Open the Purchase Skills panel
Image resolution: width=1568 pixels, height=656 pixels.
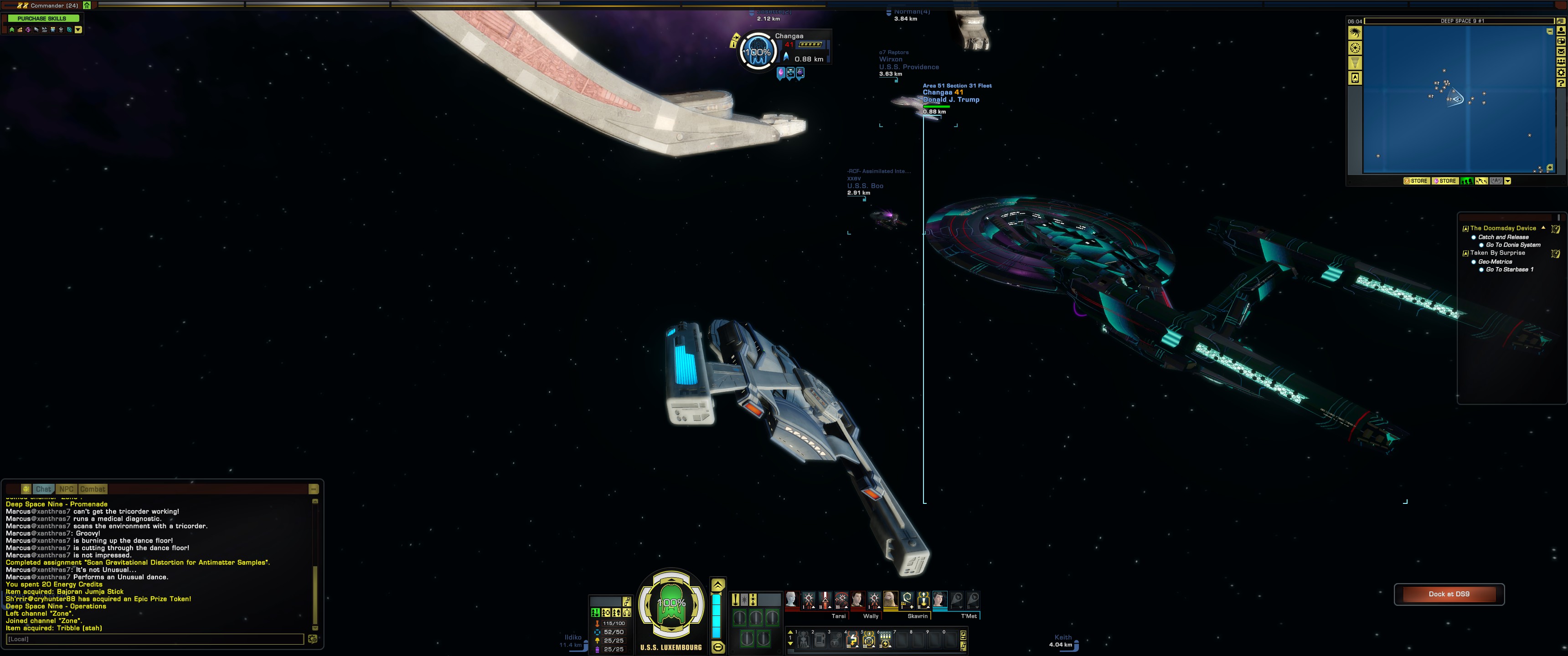(41, 18)
